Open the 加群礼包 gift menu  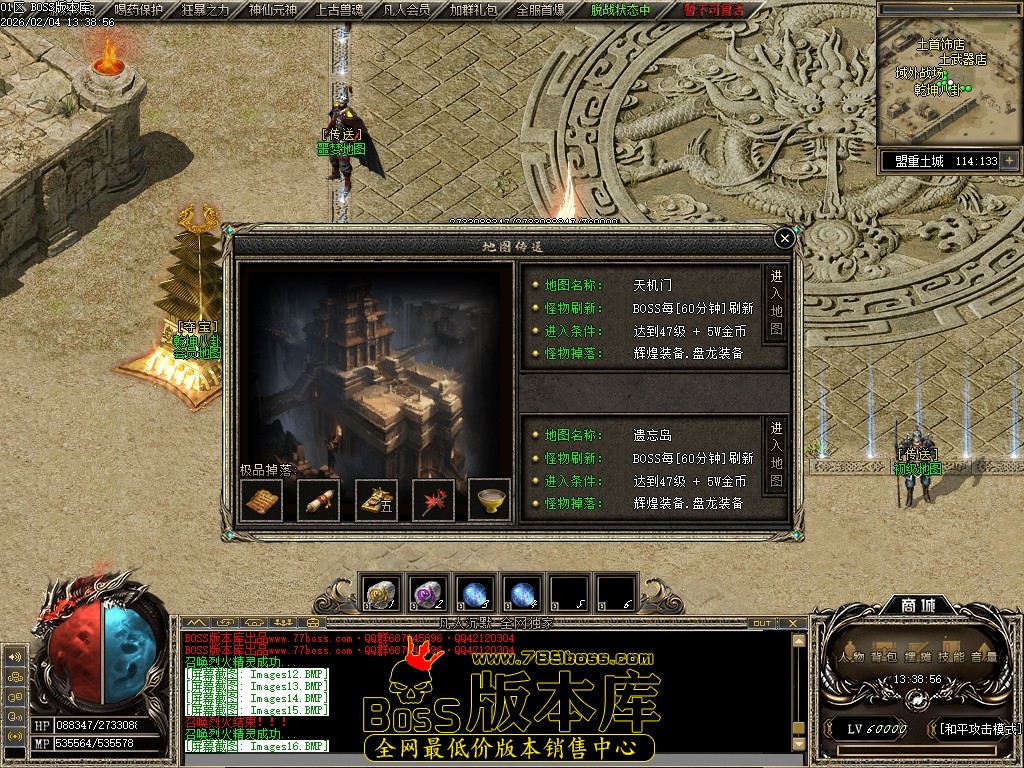(474, 10)
